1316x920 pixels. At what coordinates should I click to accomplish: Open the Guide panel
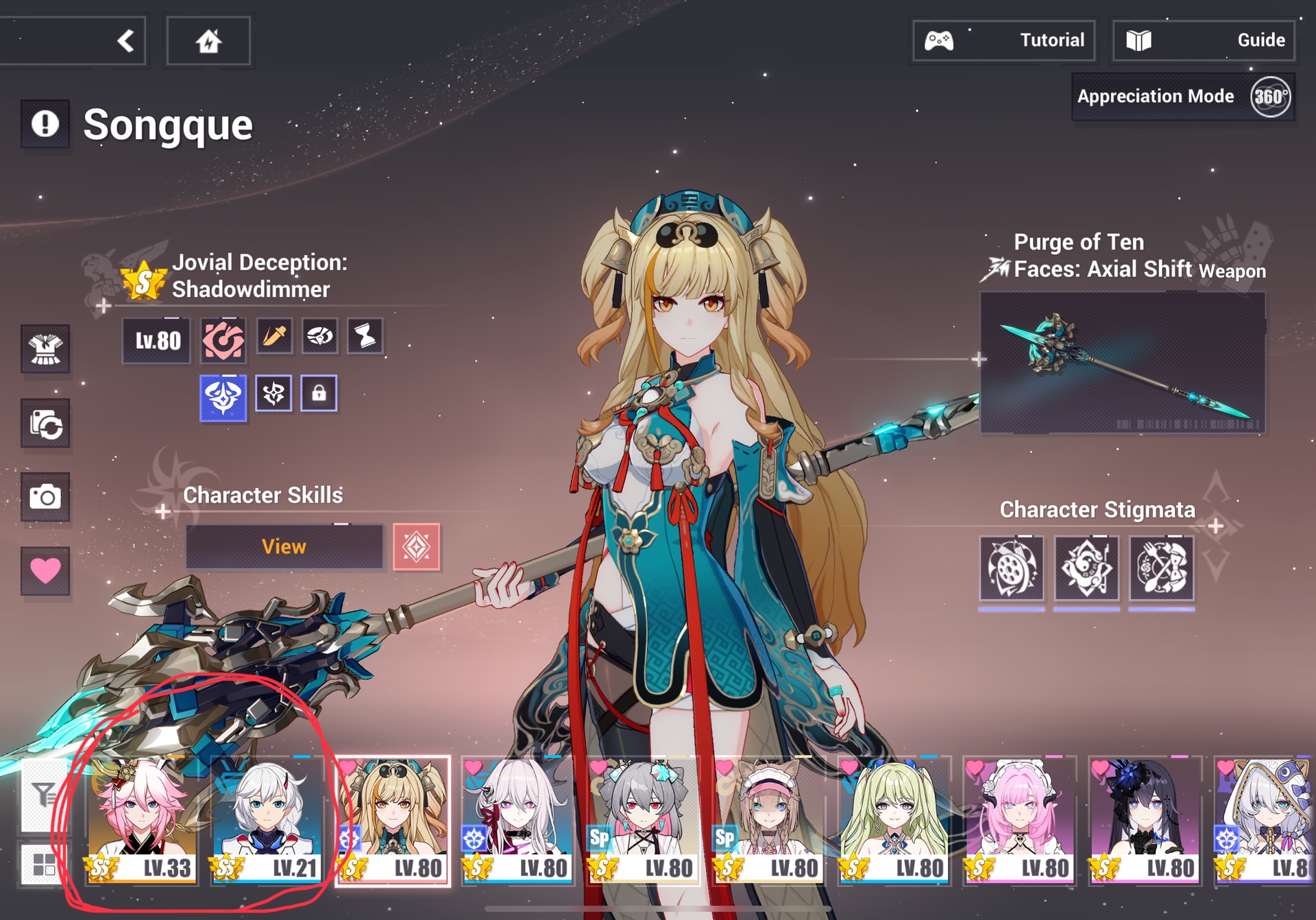tap(1203, 40)
